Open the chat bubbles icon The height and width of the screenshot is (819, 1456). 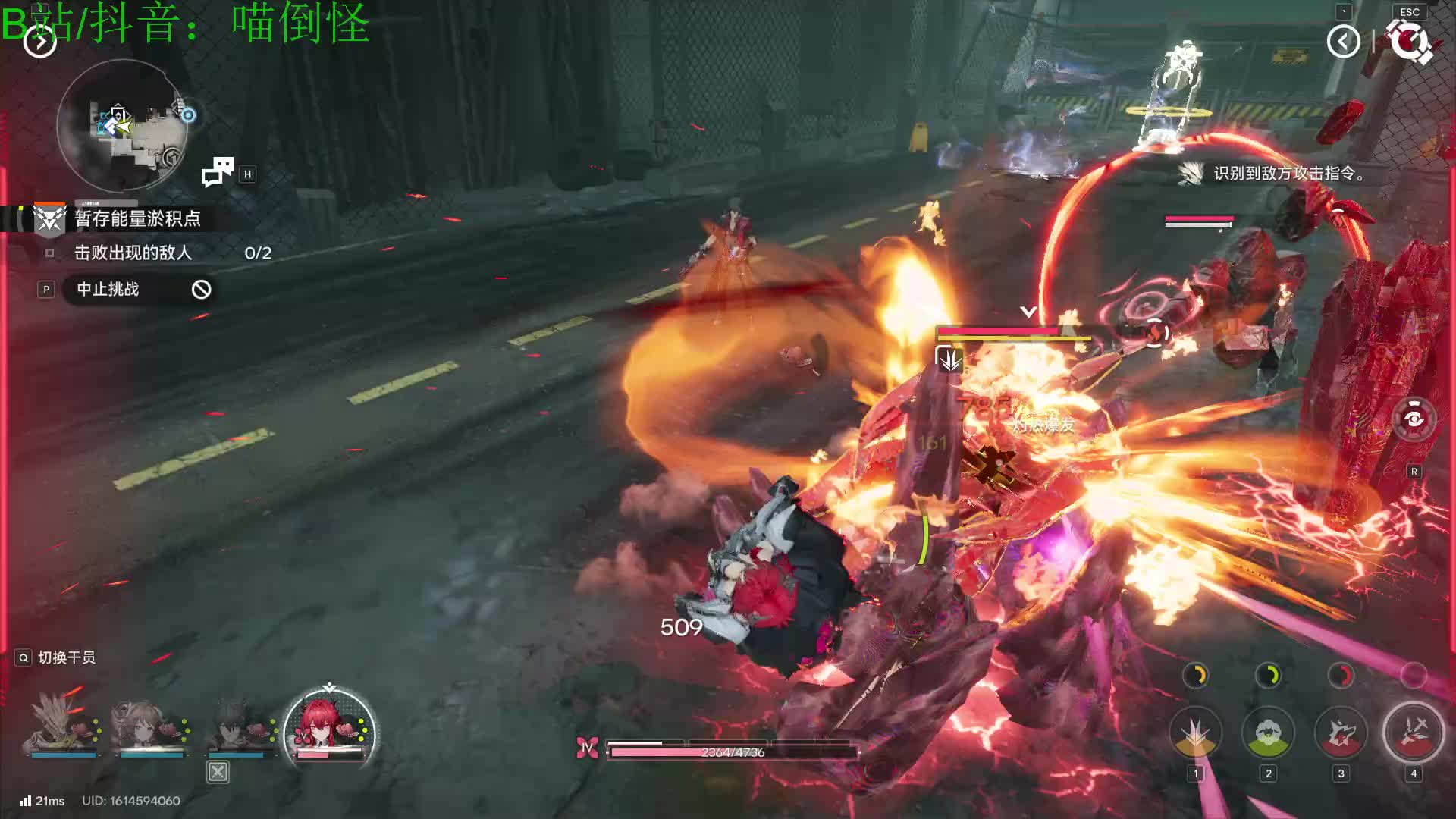[218, 172]
